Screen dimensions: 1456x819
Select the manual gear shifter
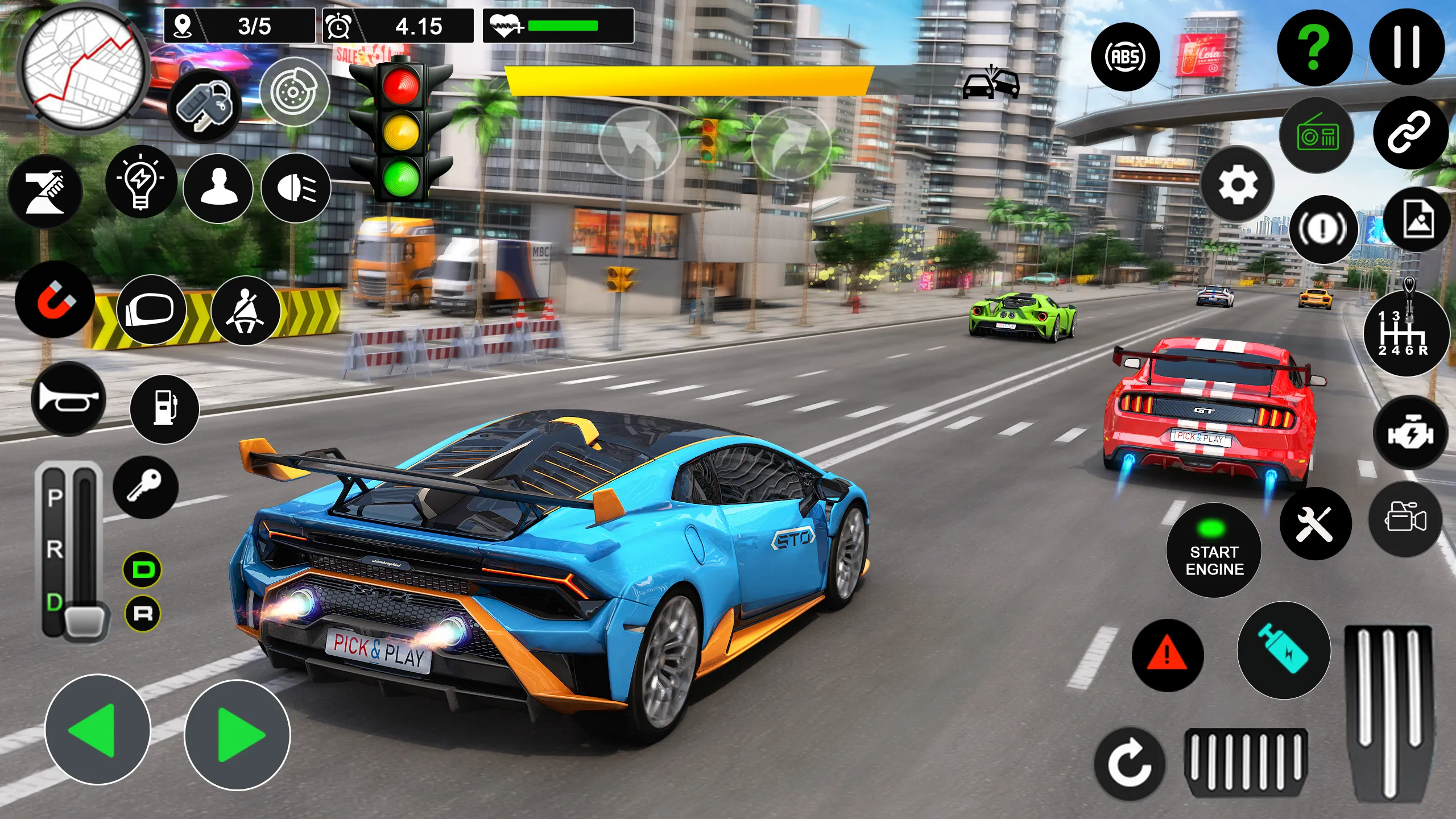(x=1405, y=334)
